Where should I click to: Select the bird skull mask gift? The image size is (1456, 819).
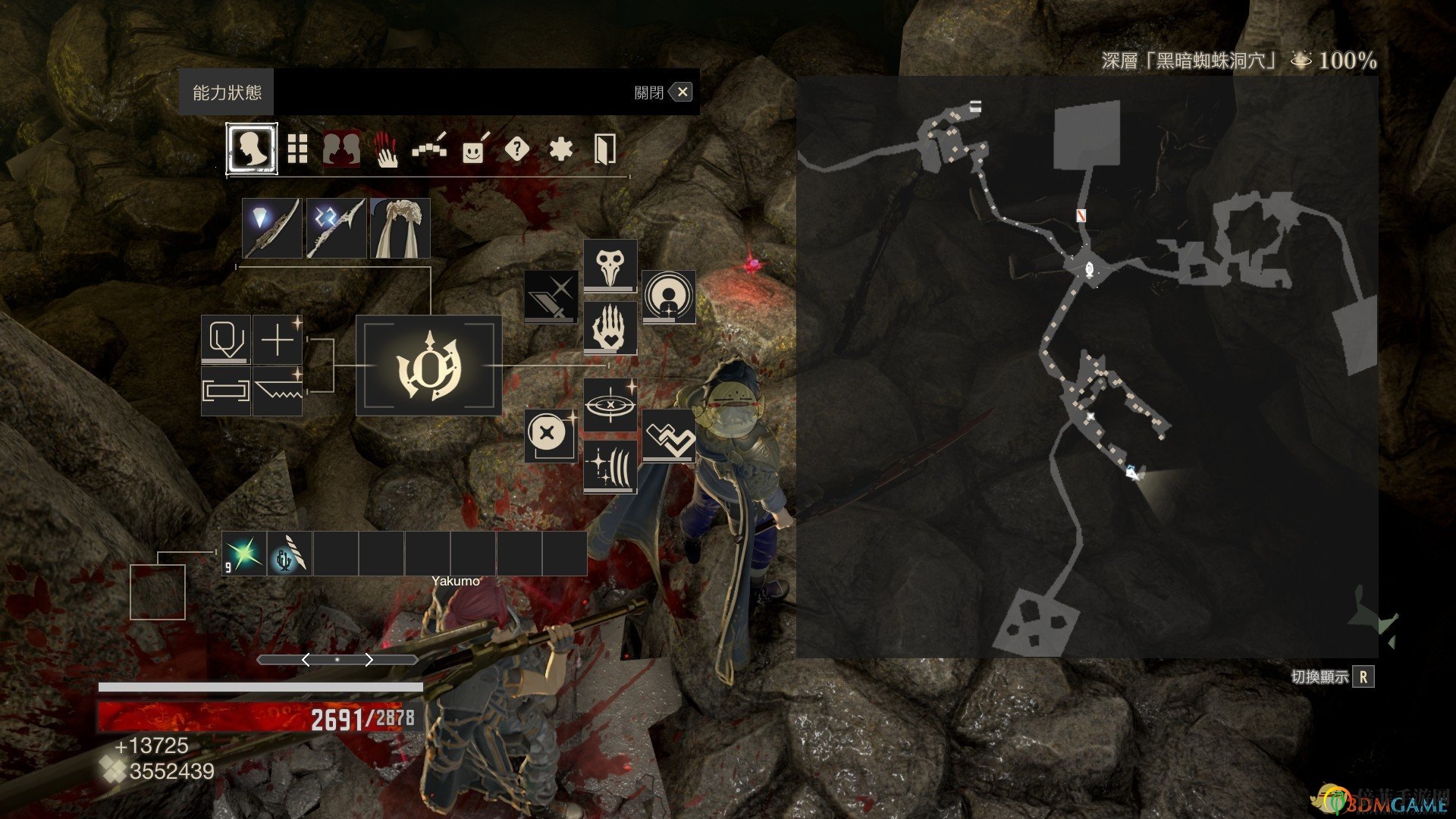[610, 265]
